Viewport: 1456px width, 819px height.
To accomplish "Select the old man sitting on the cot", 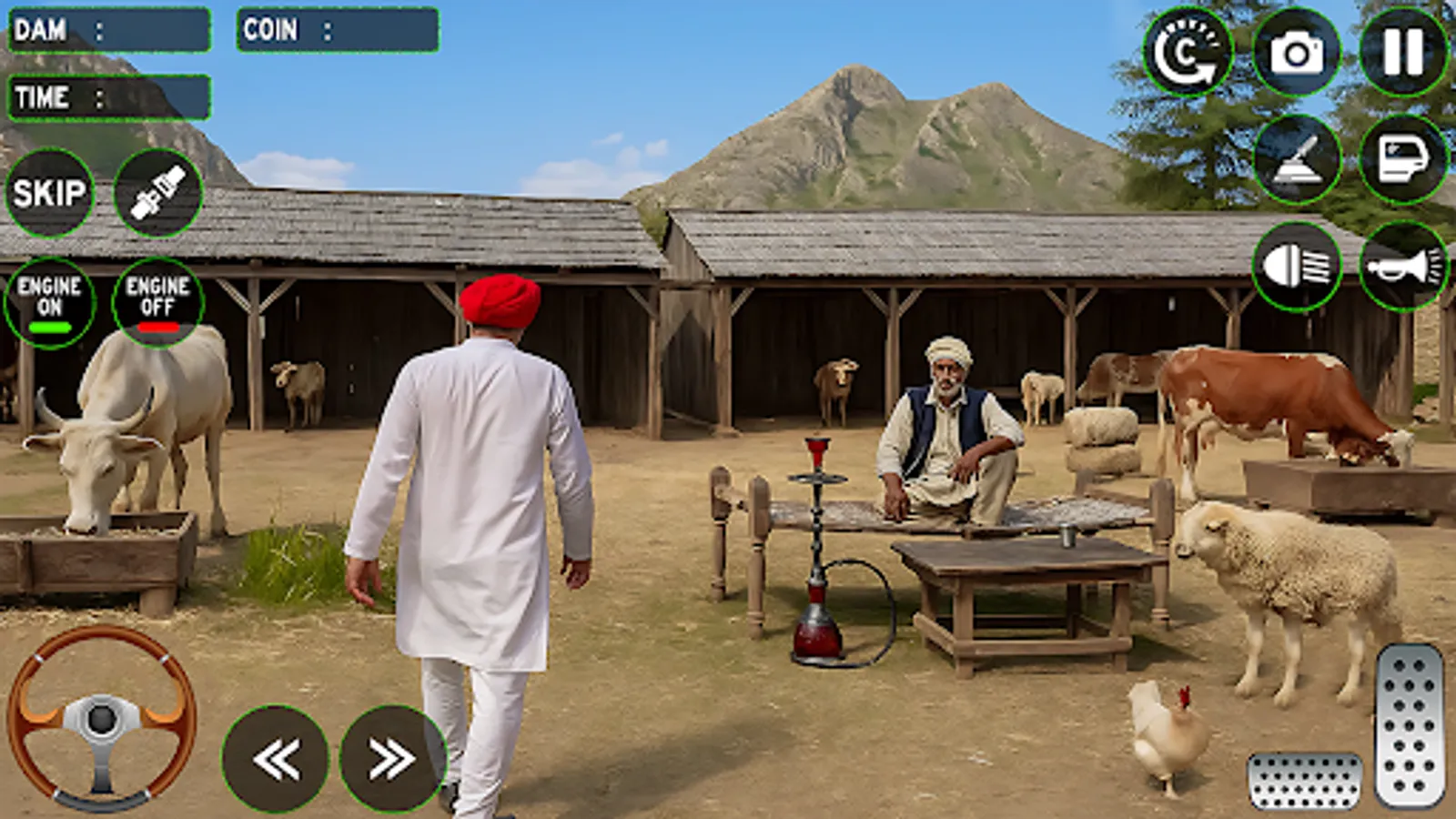I will 946,428.
